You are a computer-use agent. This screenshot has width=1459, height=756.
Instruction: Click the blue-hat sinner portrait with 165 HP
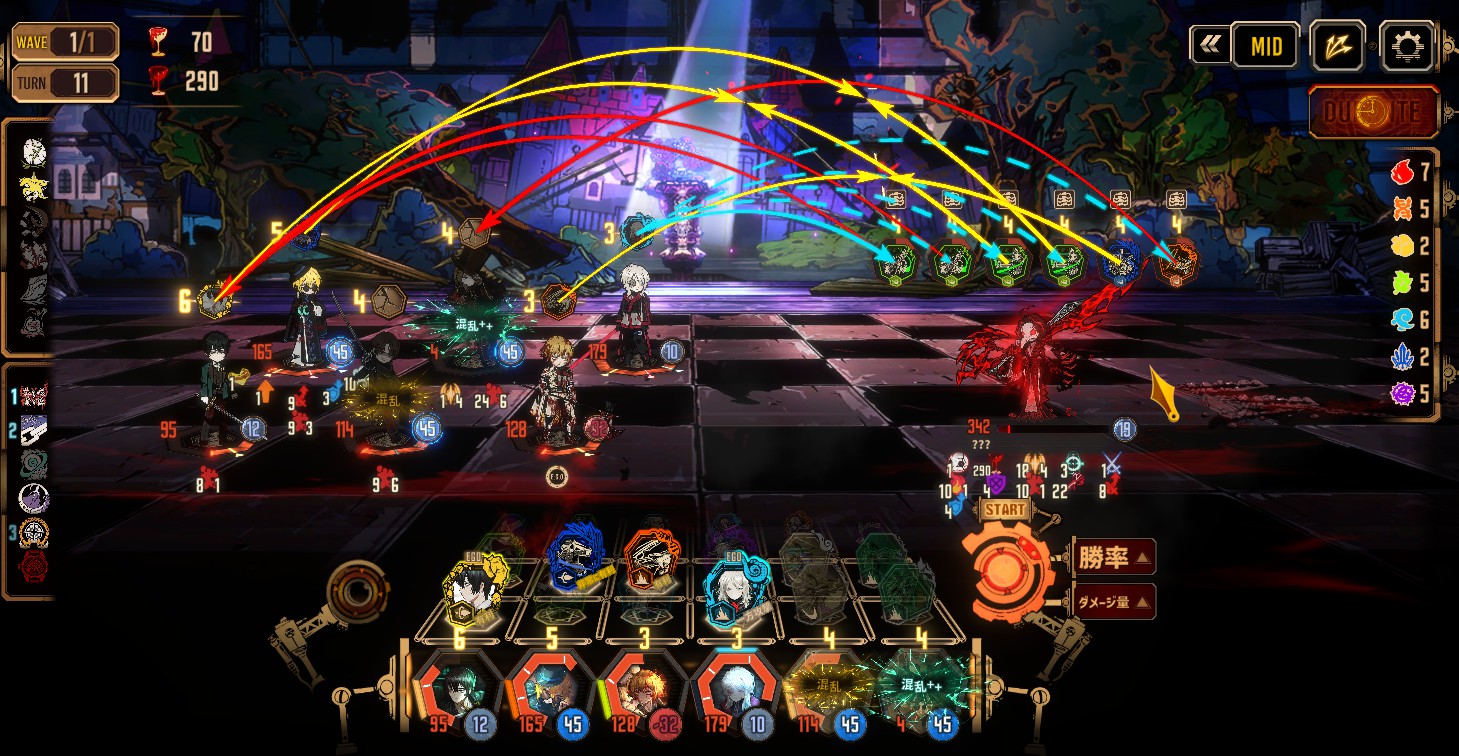click(546, 691)
